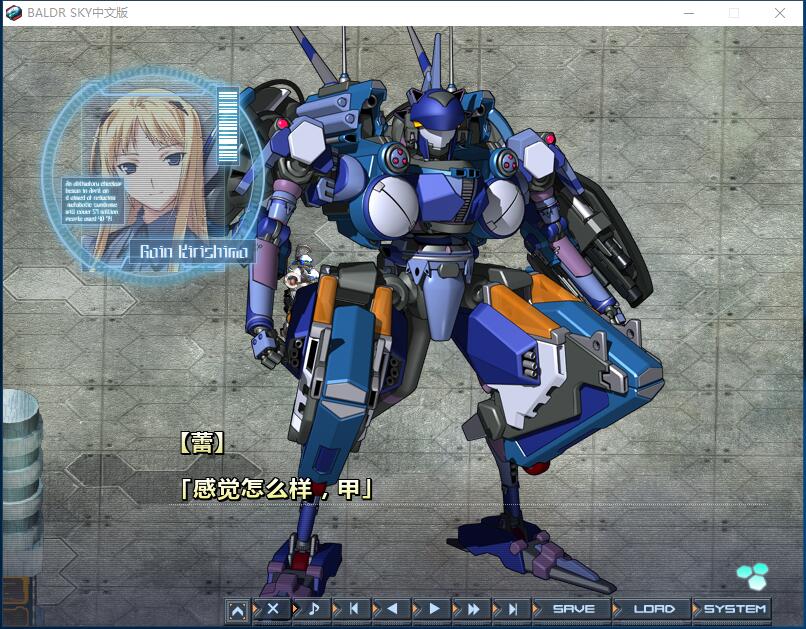The height and width of the screenshot is (629, 806).
Task: Click the music note voice replay button
Action: coord(313,608)
